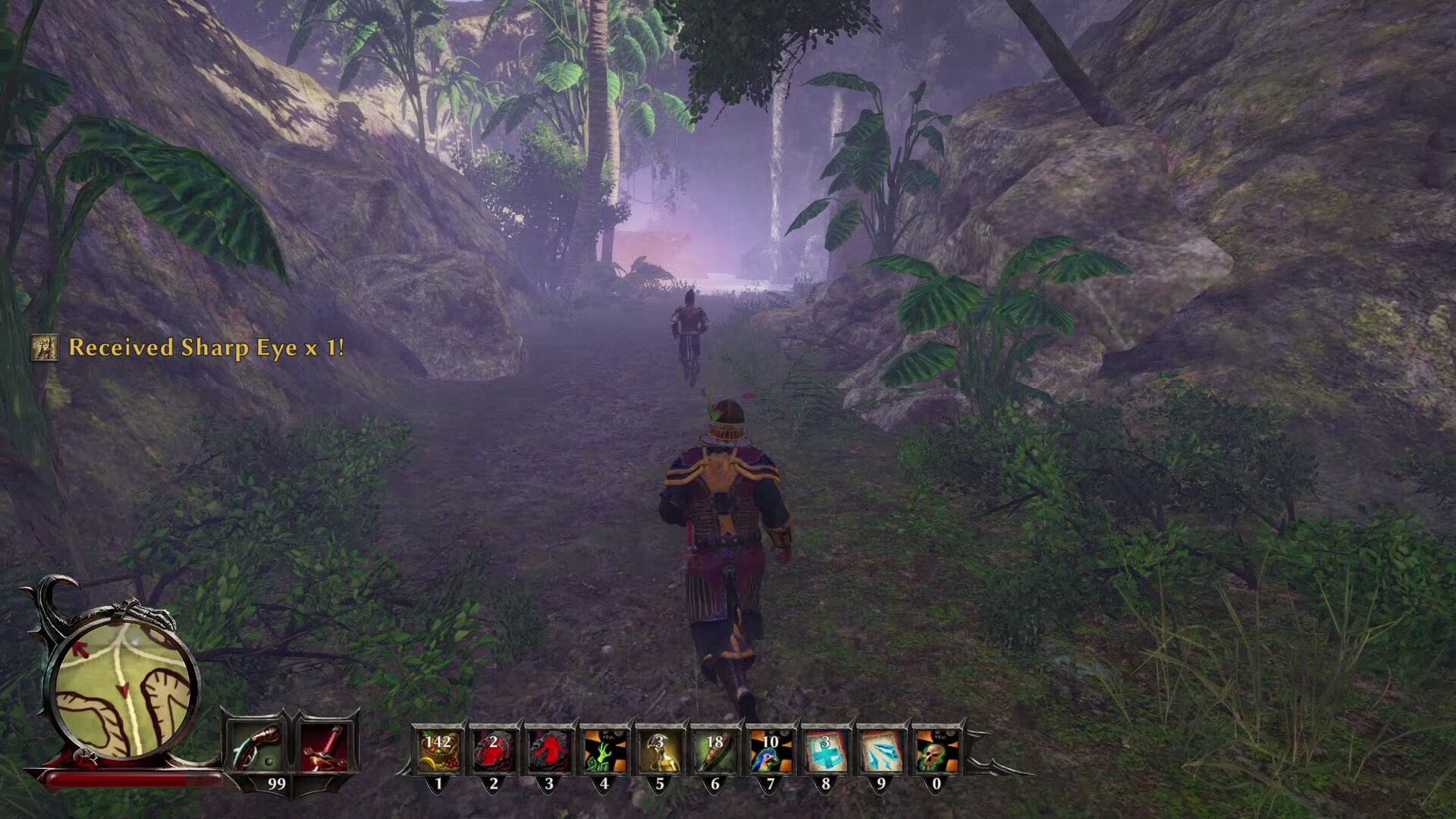Click the Received Sharp Eye notification icon
Viewport: 1456px width, 819px height.
click(45, 348)
